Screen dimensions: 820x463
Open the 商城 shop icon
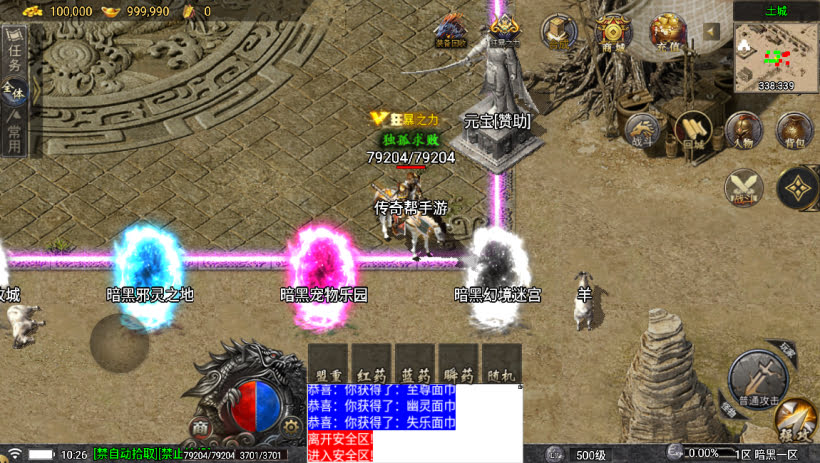[613, 32]
